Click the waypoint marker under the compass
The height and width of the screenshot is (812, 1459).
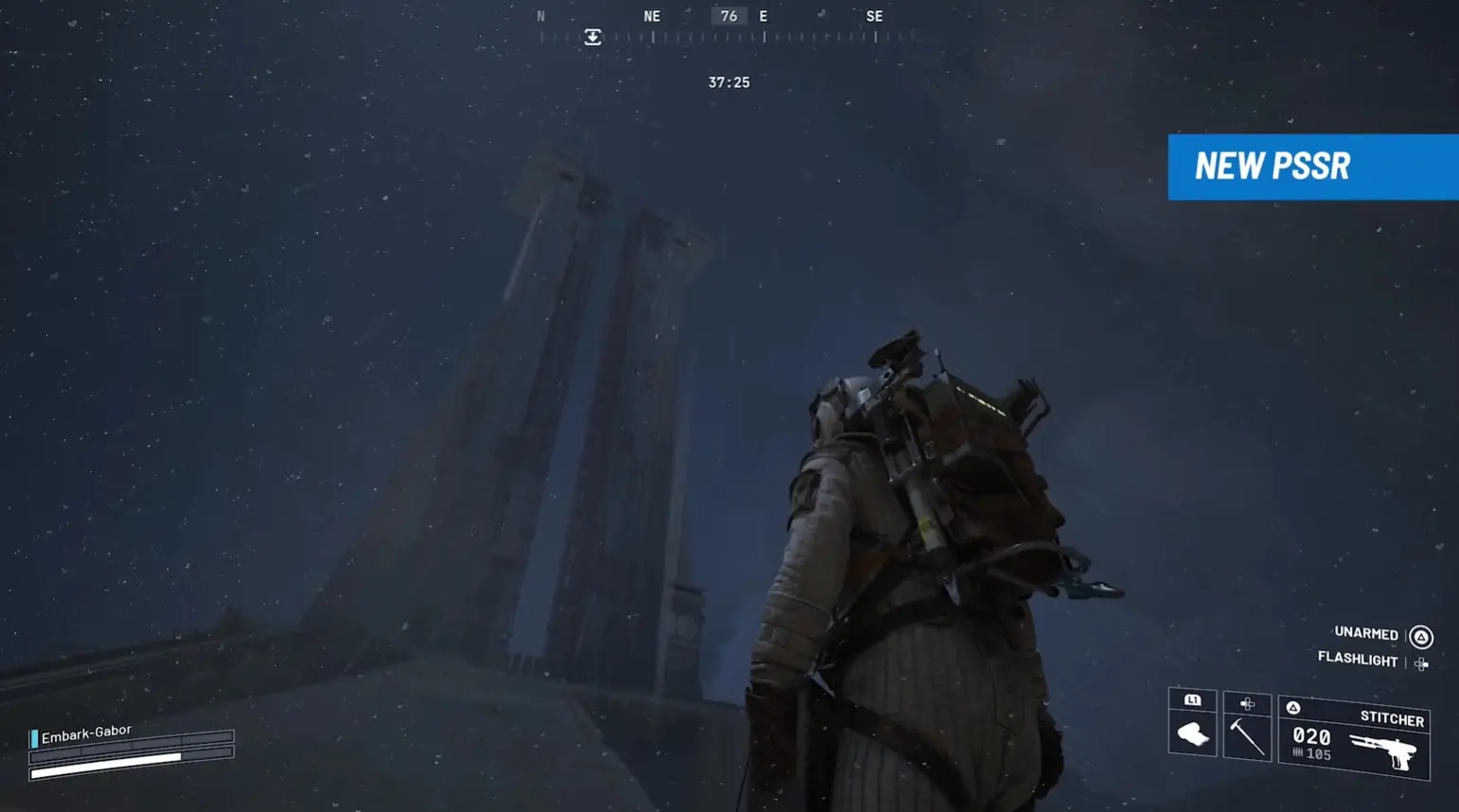593,35
